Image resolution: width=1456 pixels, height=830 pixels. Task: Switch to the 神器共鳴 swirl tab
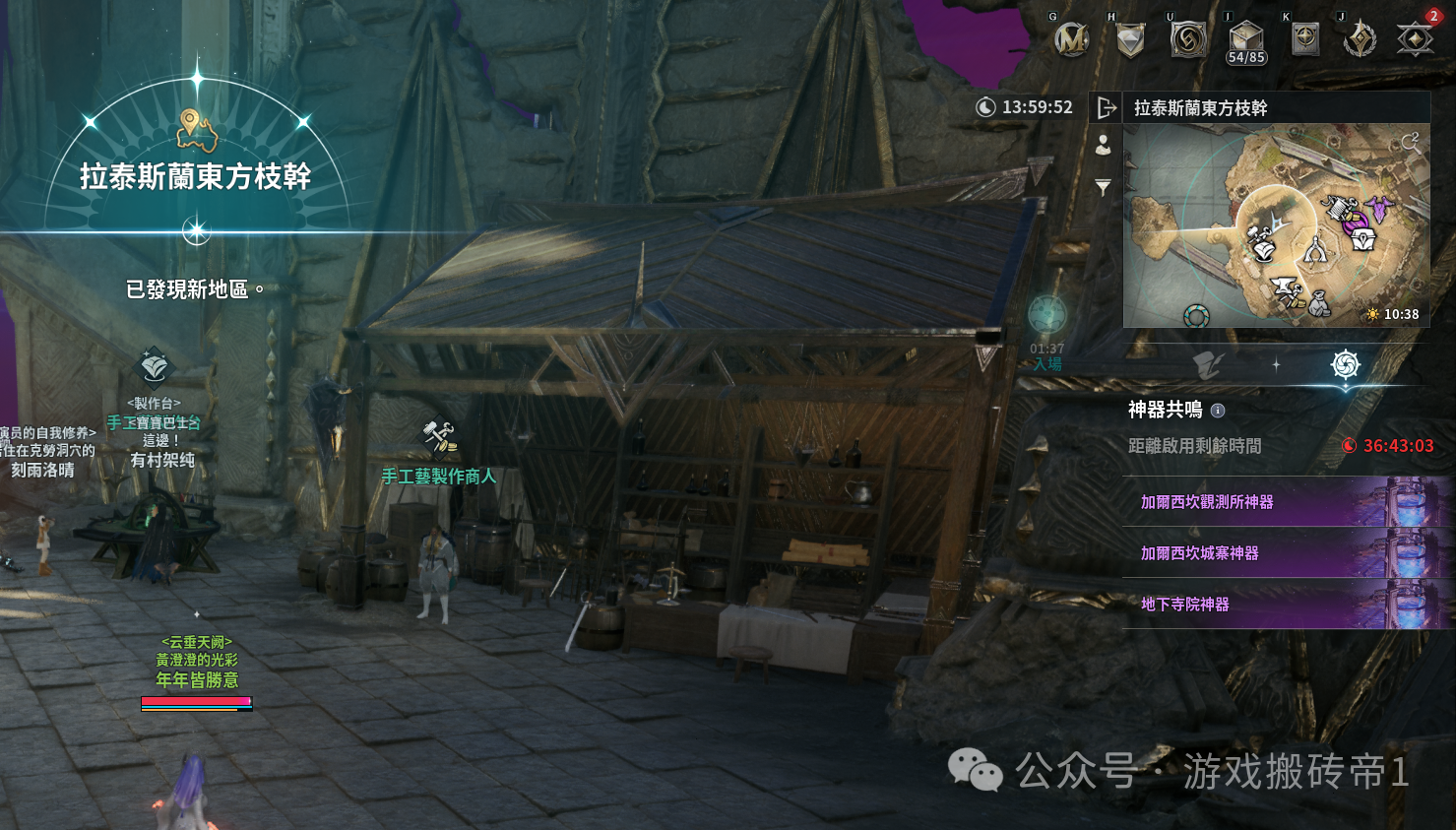[1345, 365]
